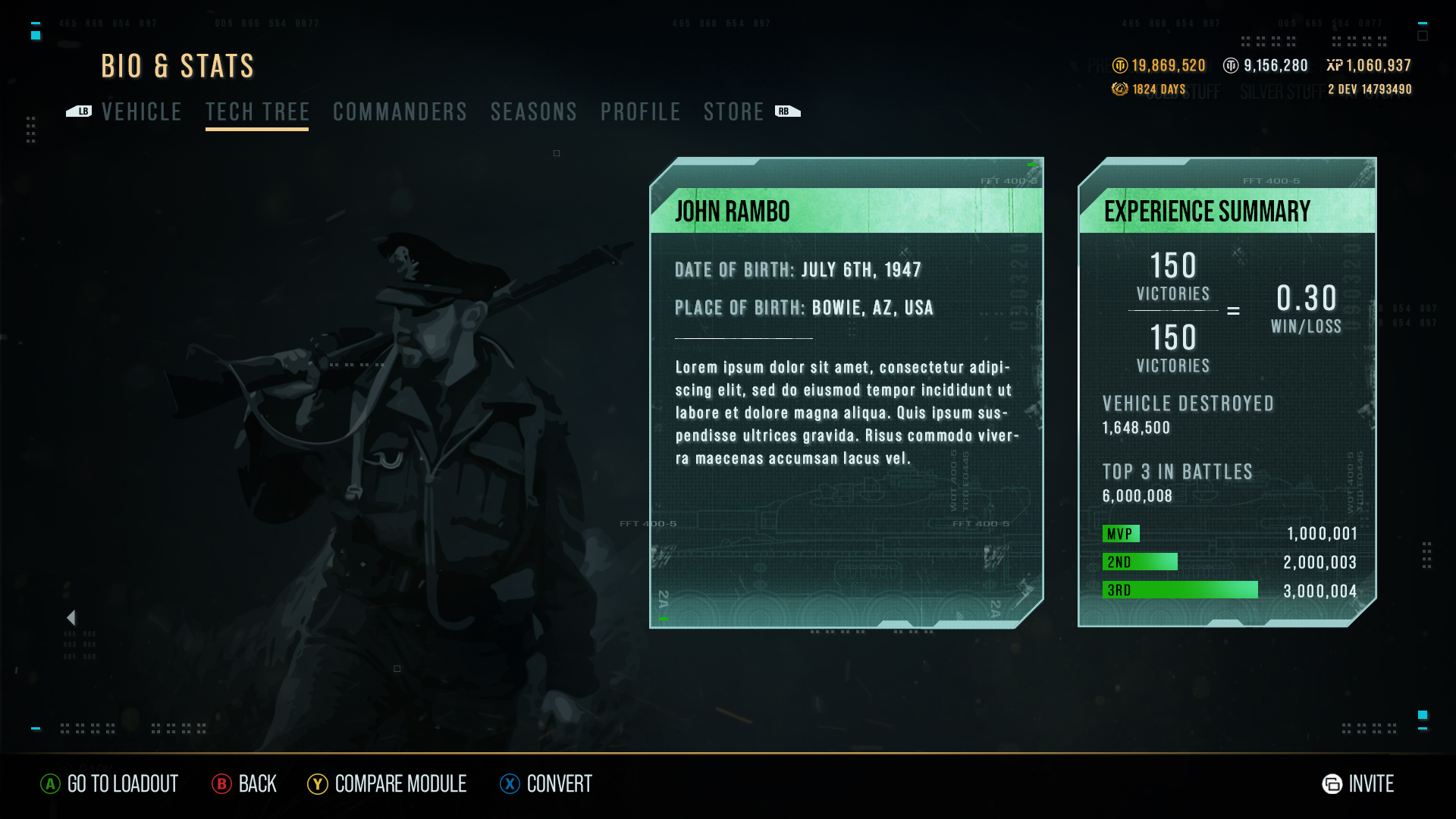1456x819 pixels.
Task: Go Back to the previous screen
Action: pyautogui.click(x=244, y=784)
